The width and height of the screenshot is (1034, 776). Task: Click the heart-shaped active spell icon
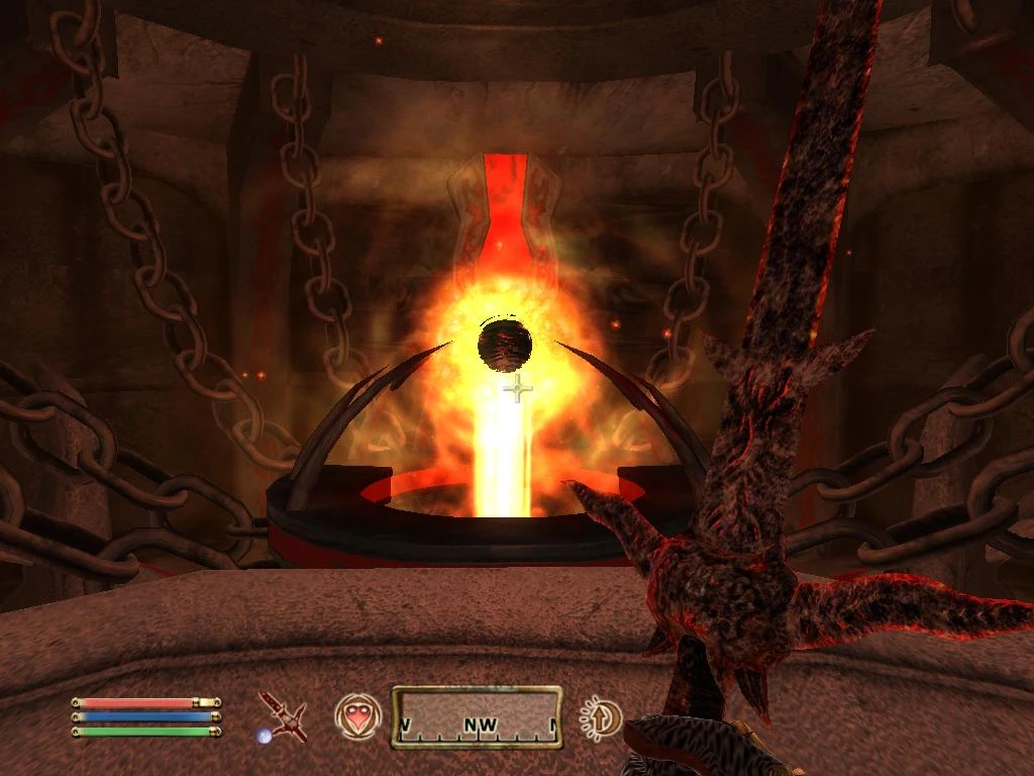358,717
